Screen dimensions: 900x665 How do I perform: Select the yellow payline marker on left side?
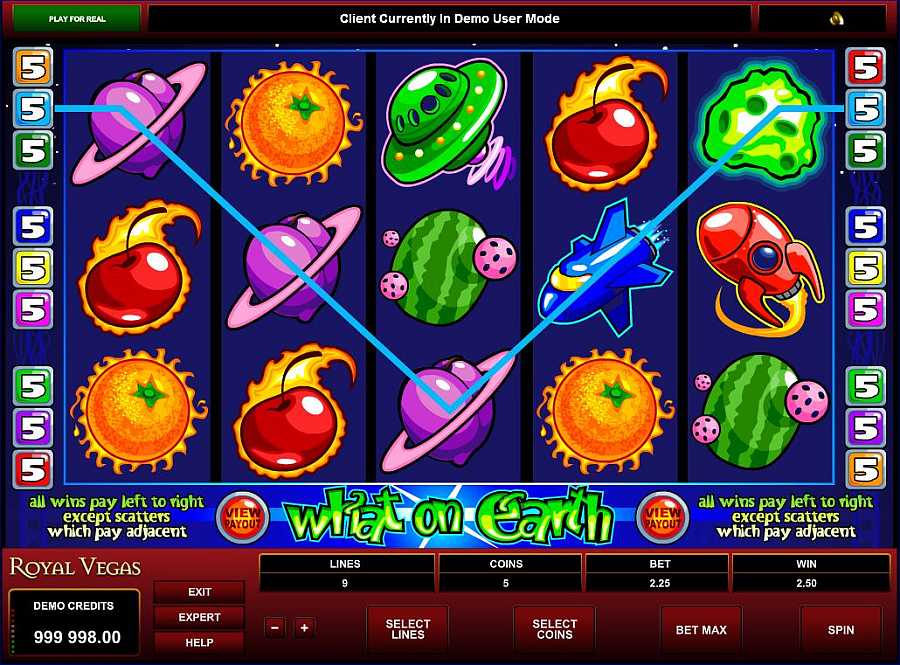coord(33,268)
